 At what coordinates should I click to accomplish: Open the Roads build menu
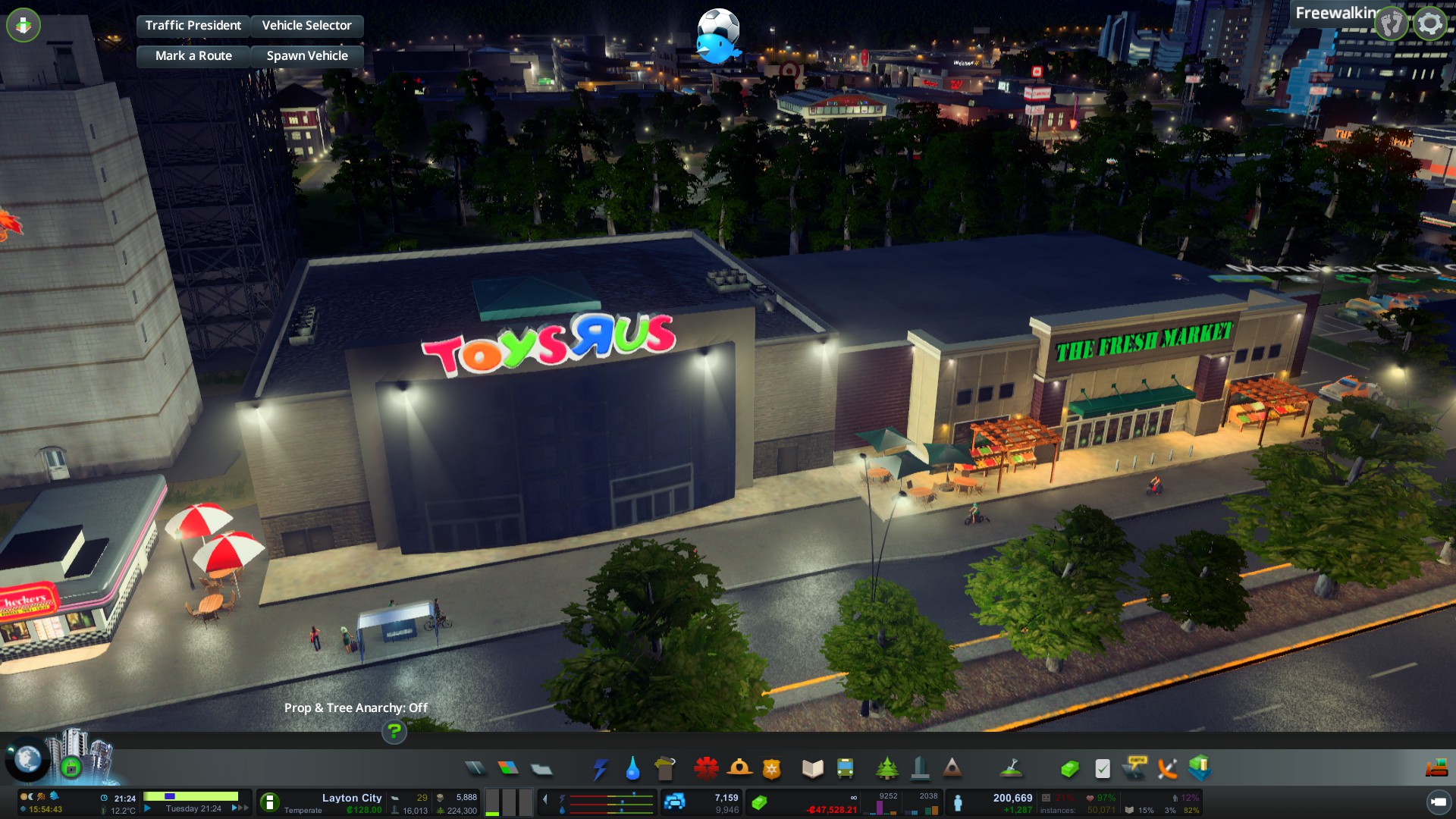pyautogui.click(x=475, y=769)
